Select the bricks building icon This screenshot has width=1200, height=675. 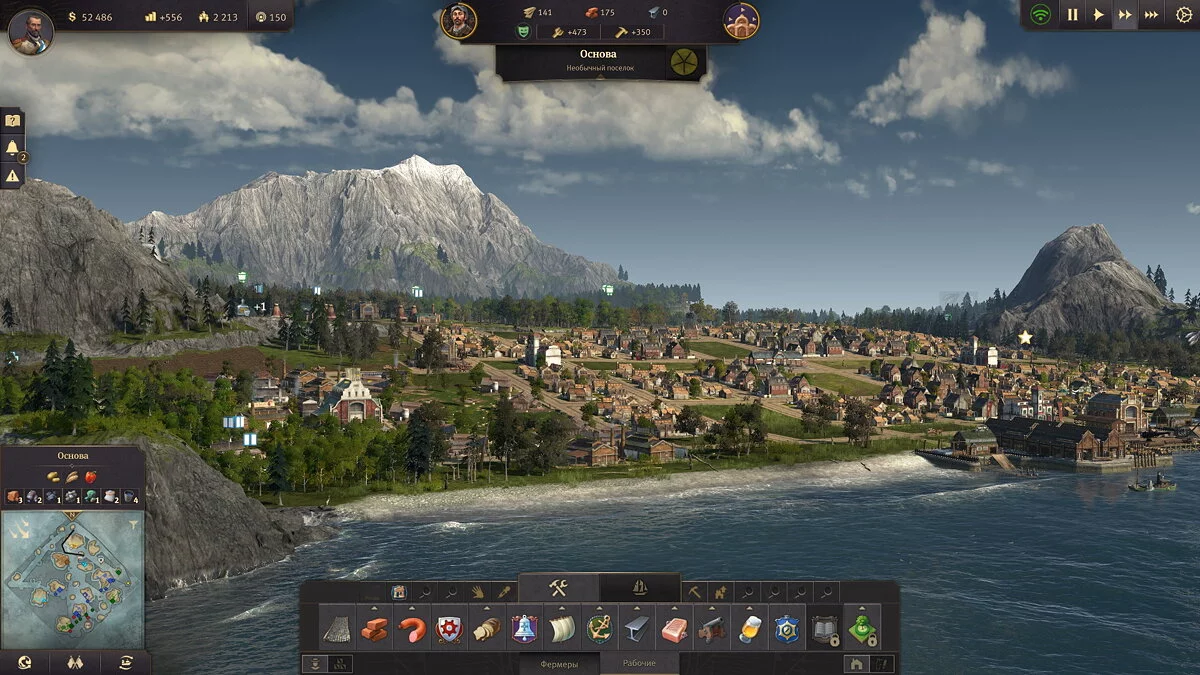coord(375,629)
